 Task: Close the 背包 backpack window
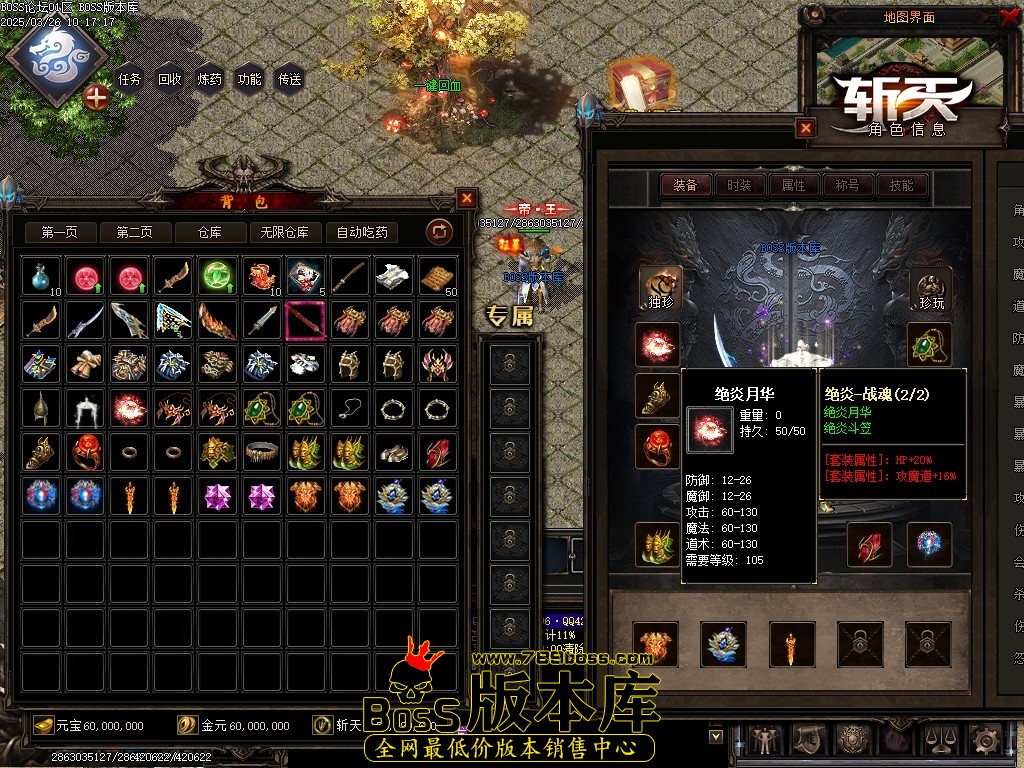[x=467, y=198]
